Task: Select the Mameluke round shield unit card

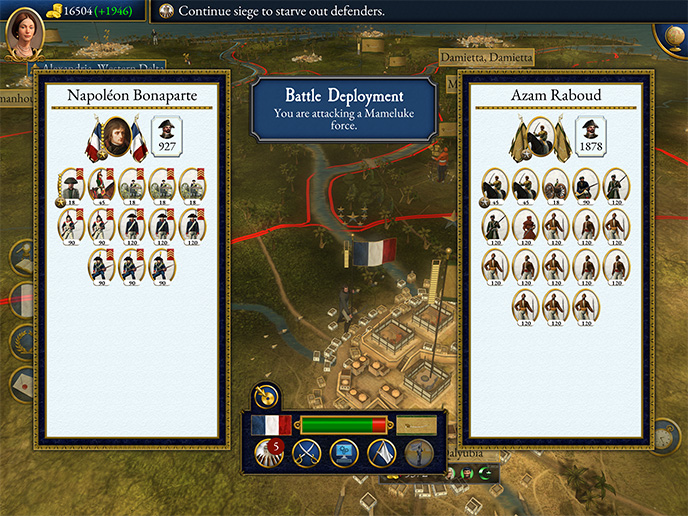Action: [x=556, y=185]
